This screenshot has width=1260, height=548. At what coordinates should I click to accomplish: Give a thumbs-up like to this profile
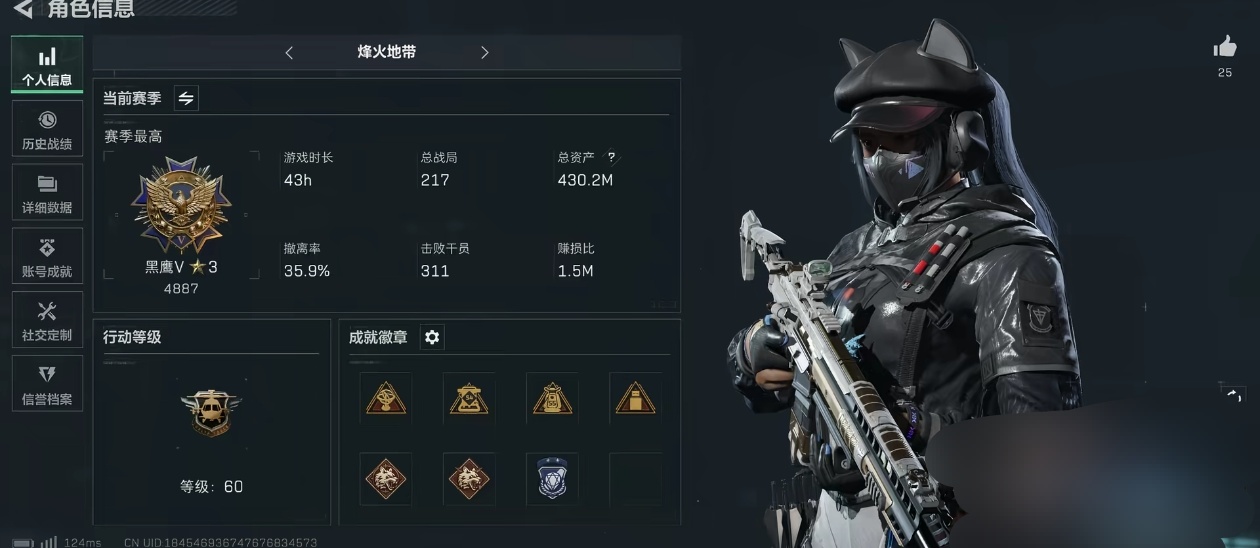[x=1225, y=47]
